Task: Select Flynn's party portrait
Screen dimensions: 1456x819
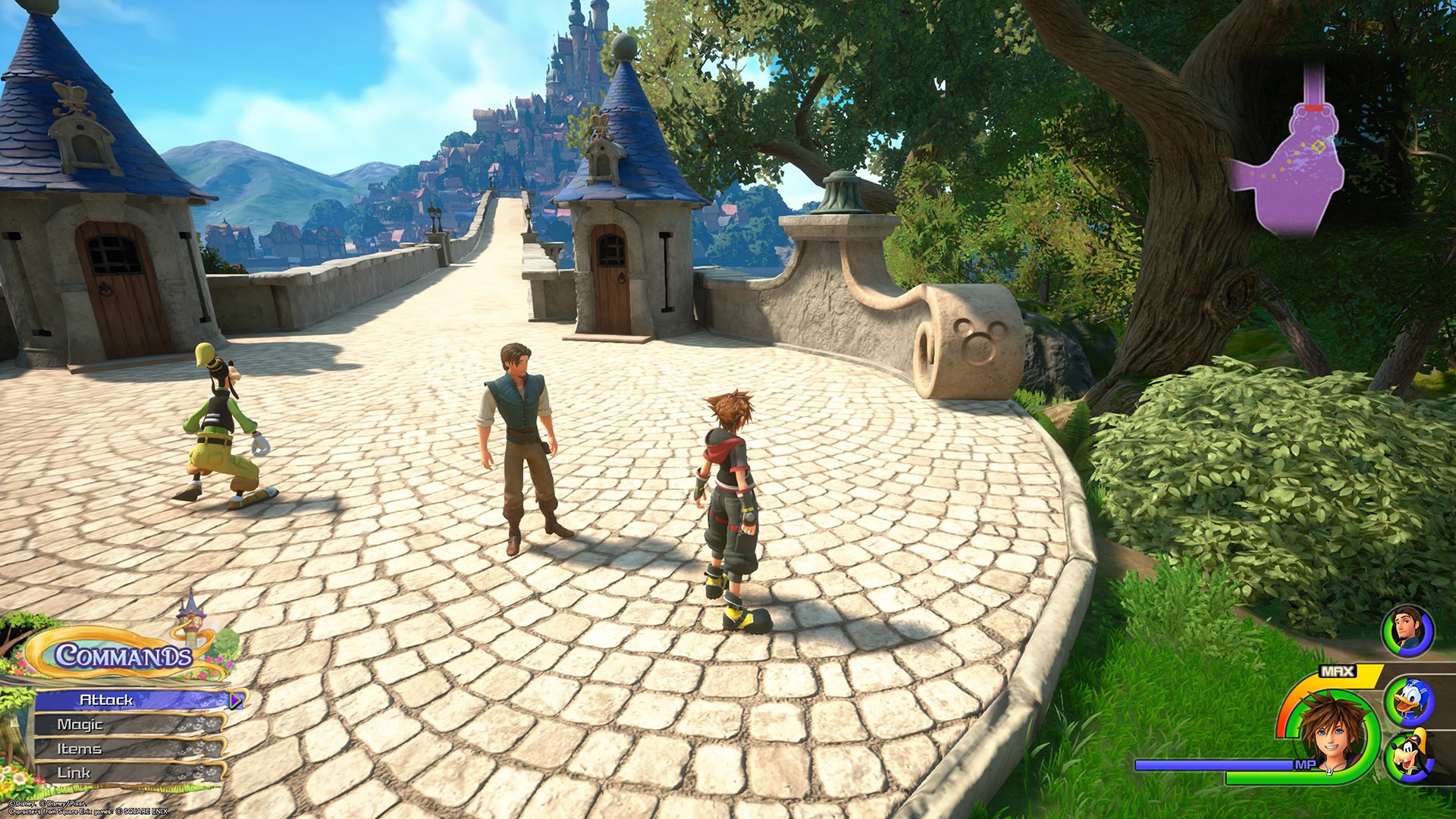Action: pos(1407,631)
